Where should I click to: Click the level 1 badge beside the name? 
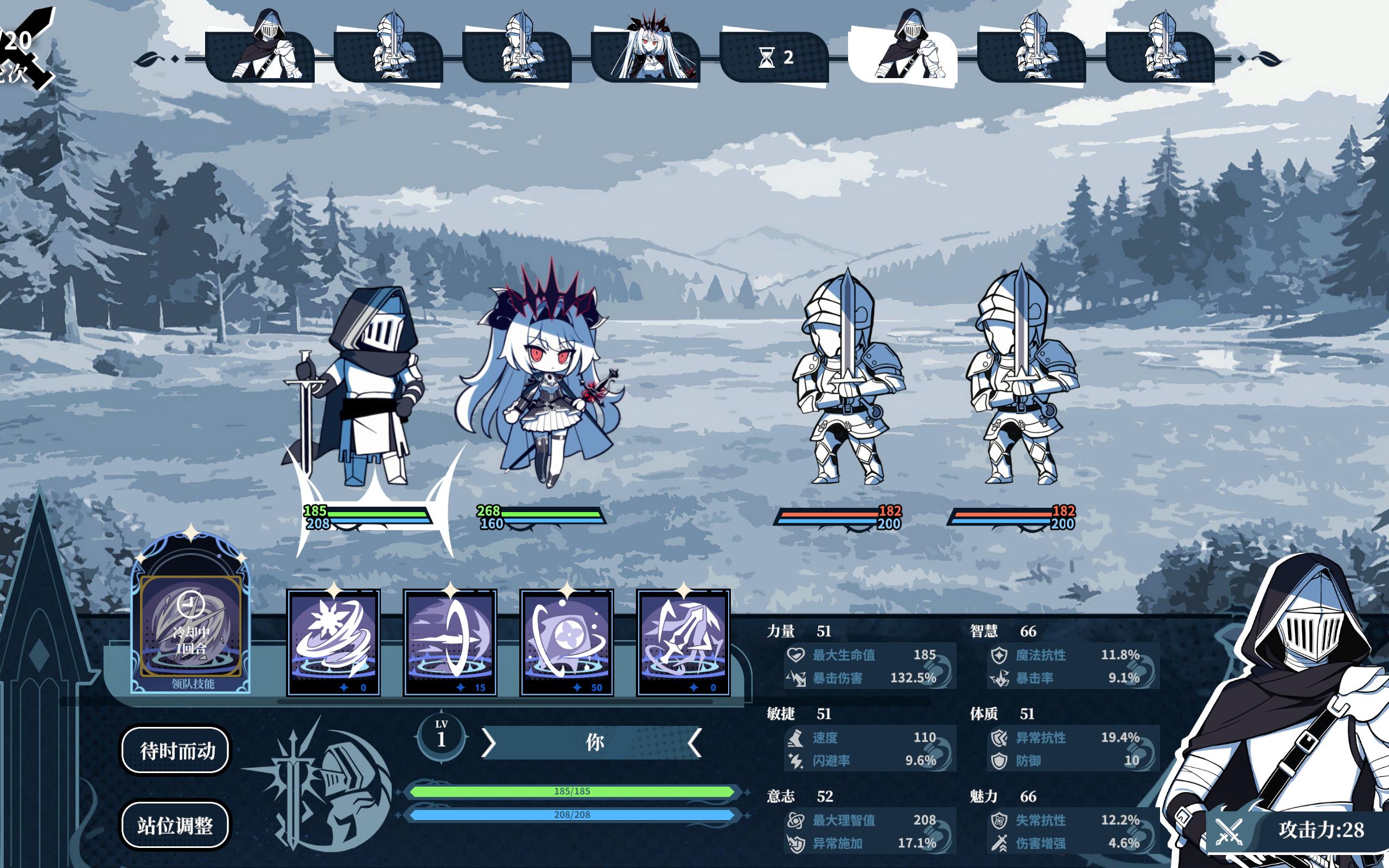coord(441,736)
